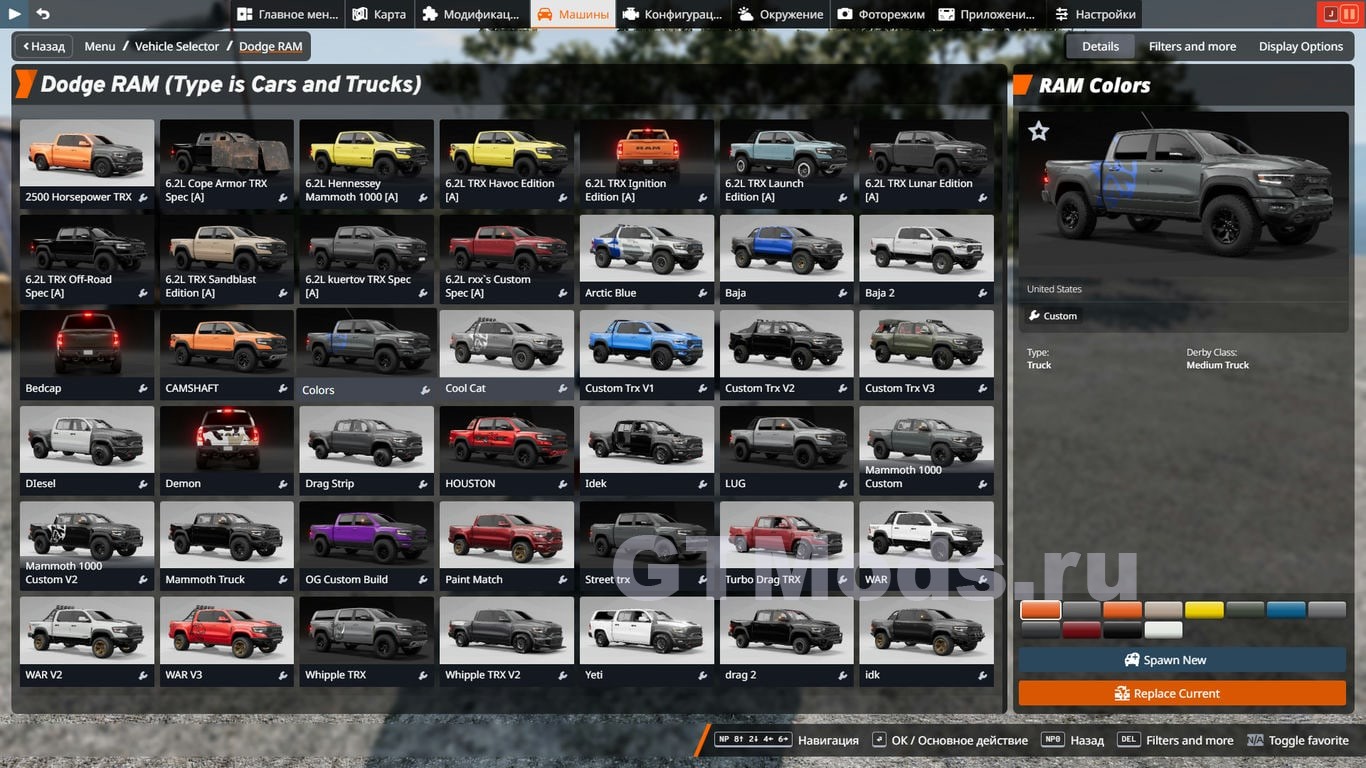This screenshot has width=1366, height=768.
Task: Choose the blue paint color swatch
Action: 1286,610
